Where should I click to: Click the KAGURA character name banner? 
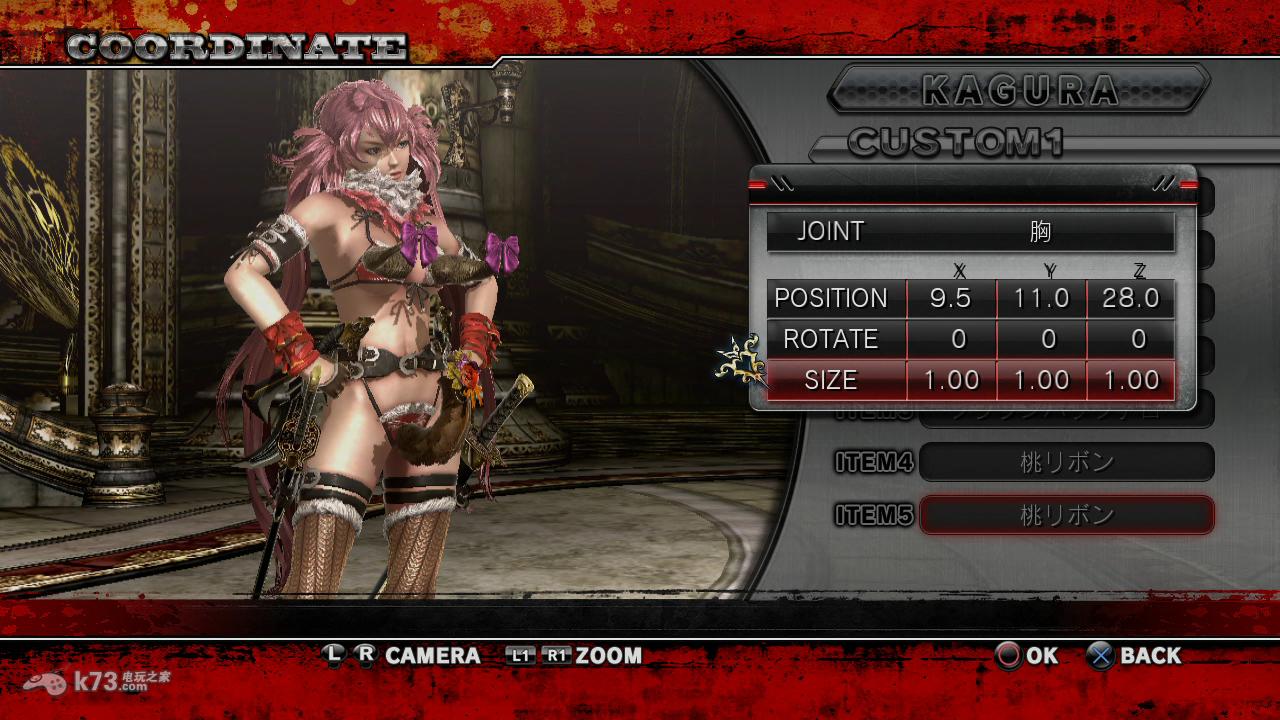[1019, 90]
